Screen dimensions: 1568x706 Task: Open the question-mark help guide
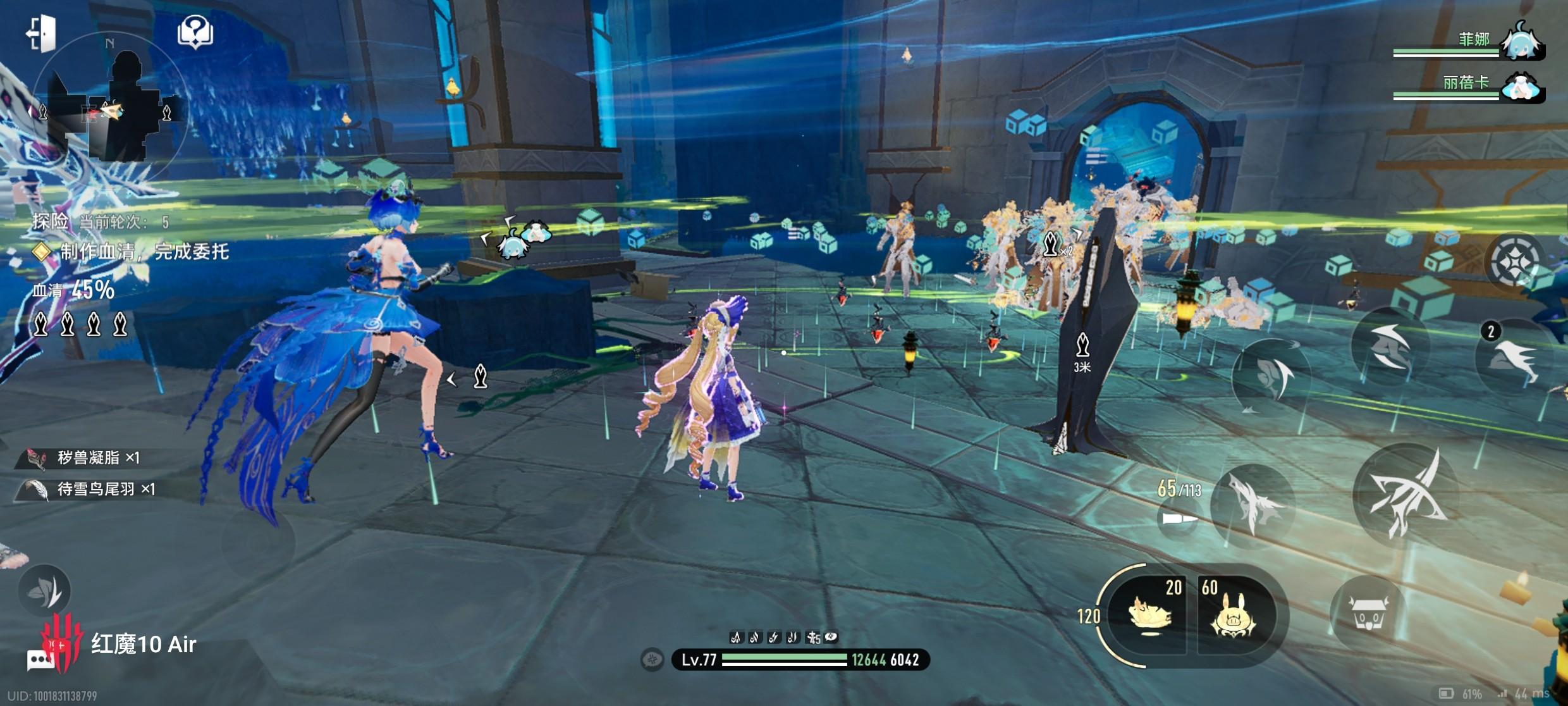pyautogui.click(x=195, y=32)
